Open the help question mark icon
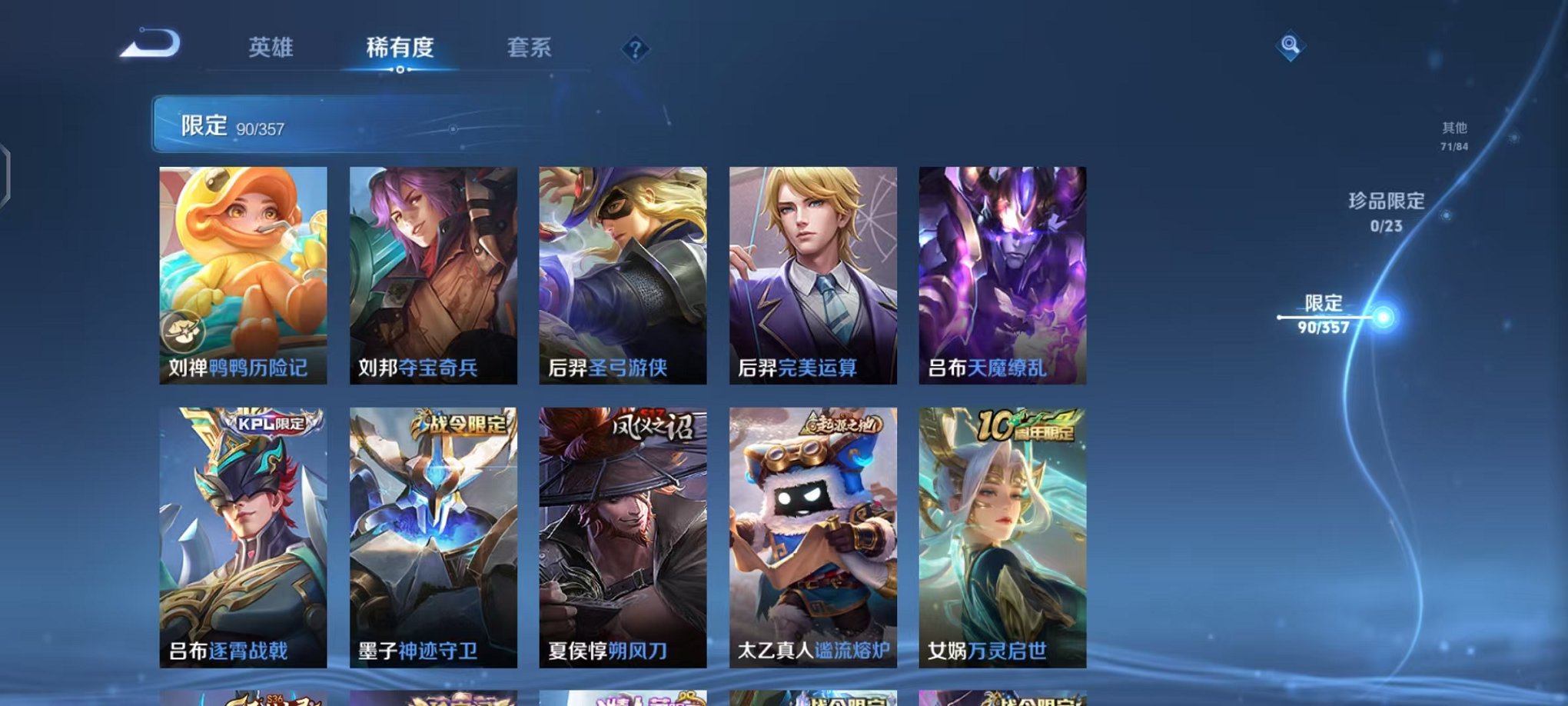The height and width of the screenshot is (706, 1568). click(633, 51)
